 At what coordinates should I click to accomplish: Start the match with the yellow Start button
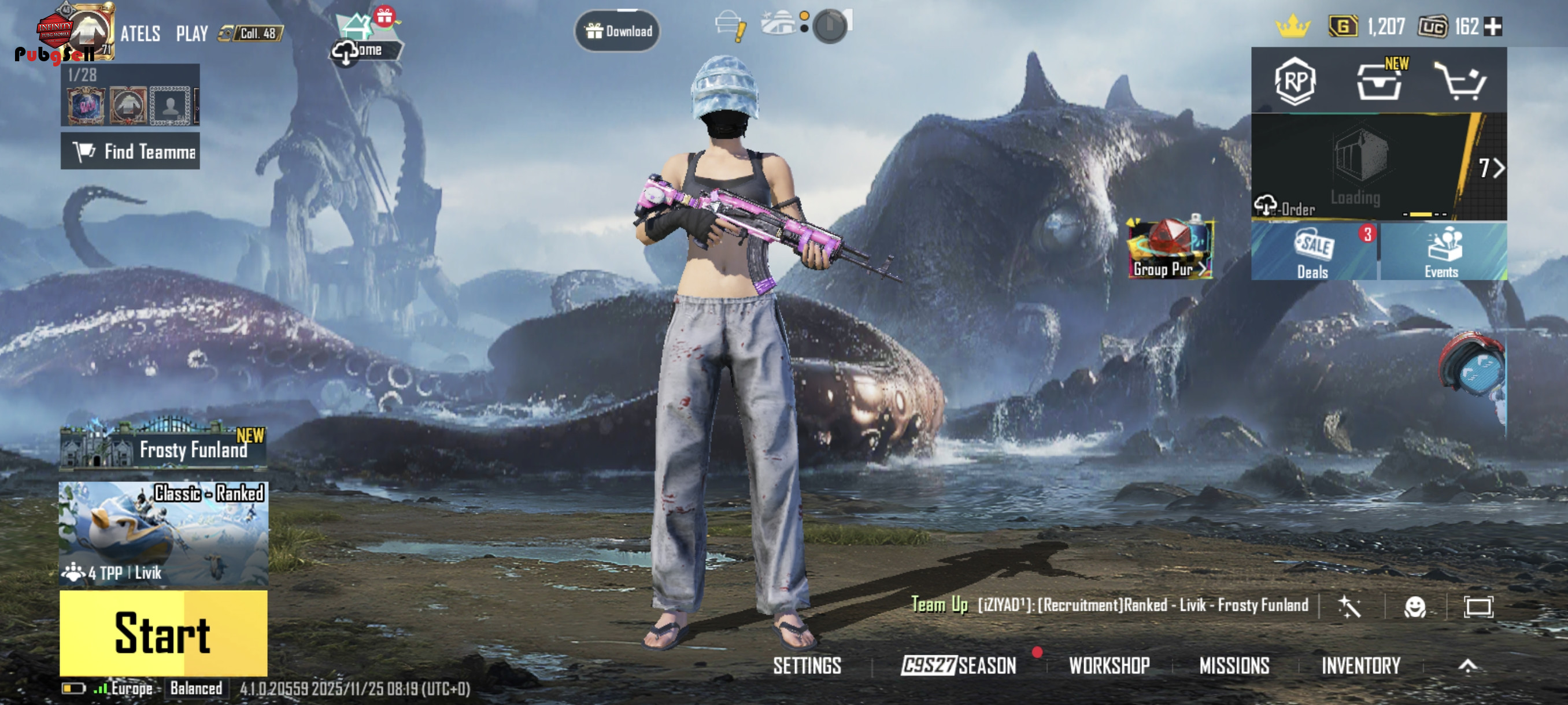click(163, 633)
